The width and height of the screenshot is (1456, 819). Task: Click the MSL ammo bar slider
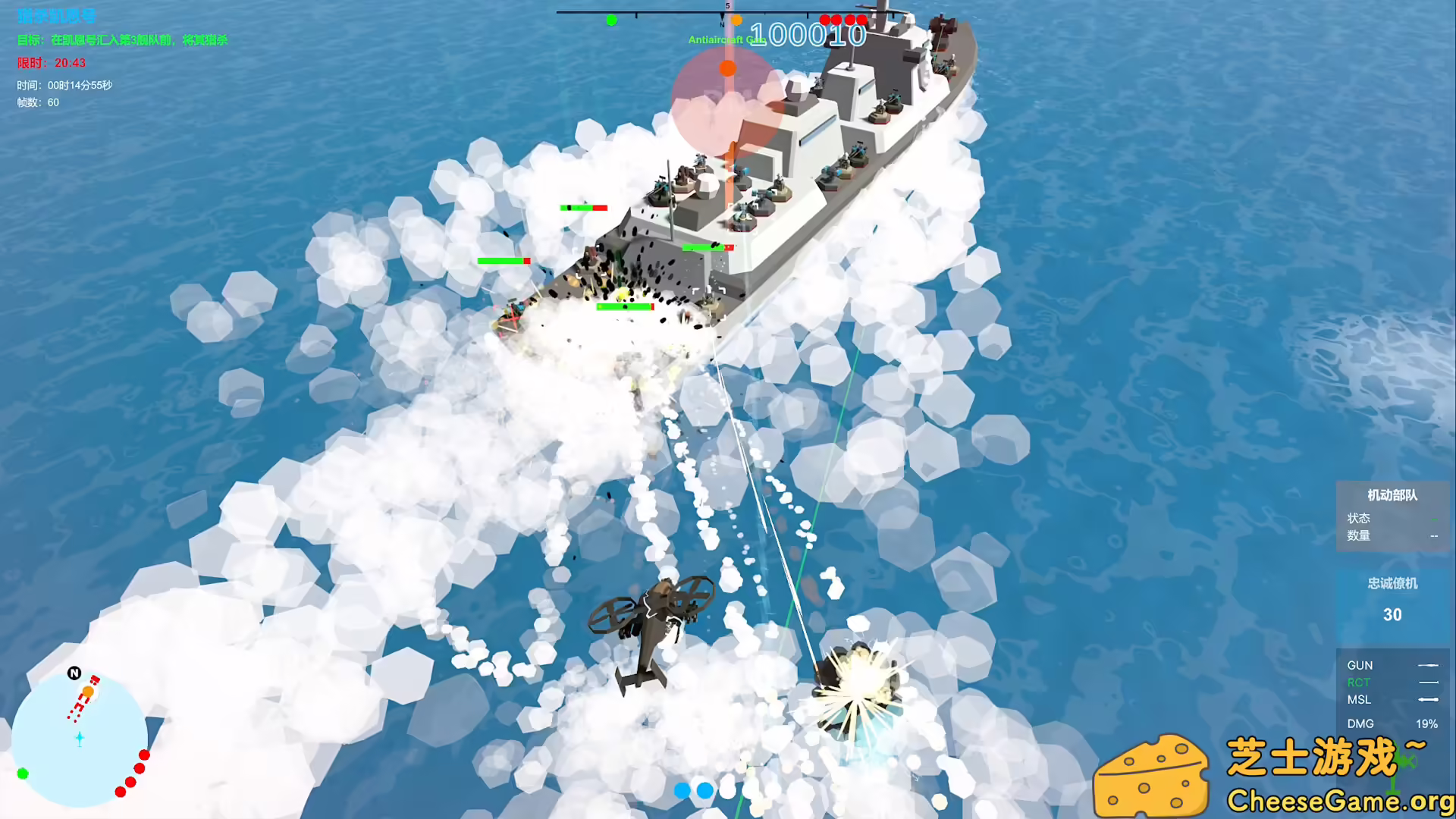(1430, 701)
